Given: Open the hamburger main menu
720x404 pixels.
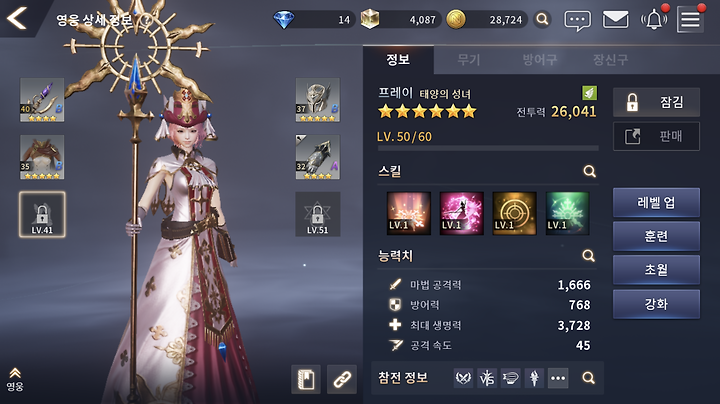Looking at the screenshot, I should [690, 19].
